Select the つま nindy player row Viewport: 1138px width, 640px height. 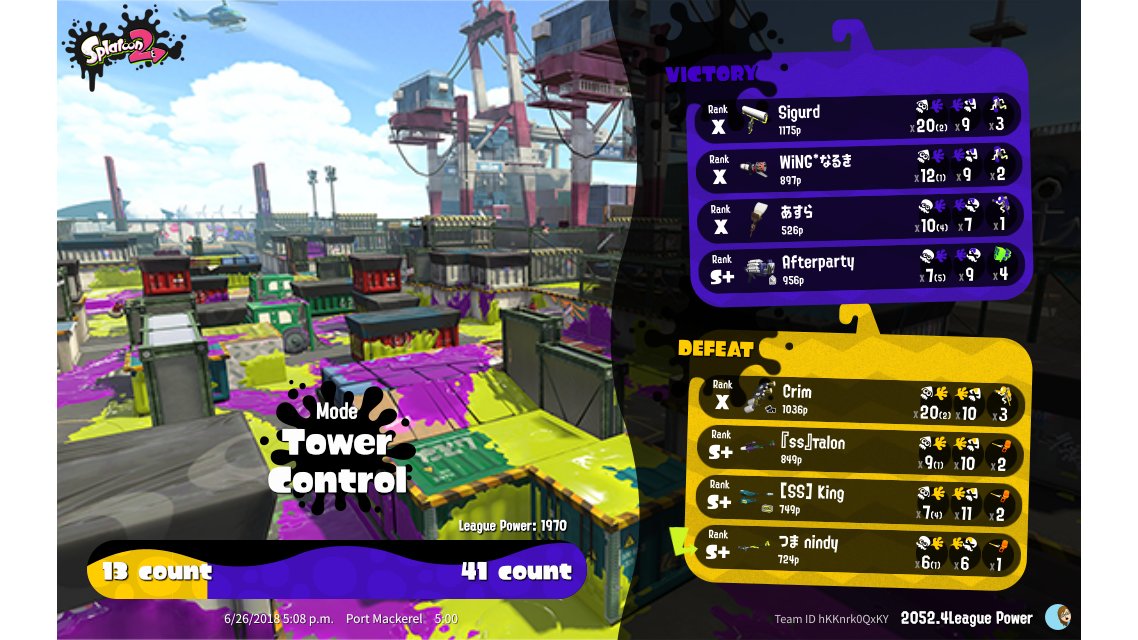pos(858,551)
